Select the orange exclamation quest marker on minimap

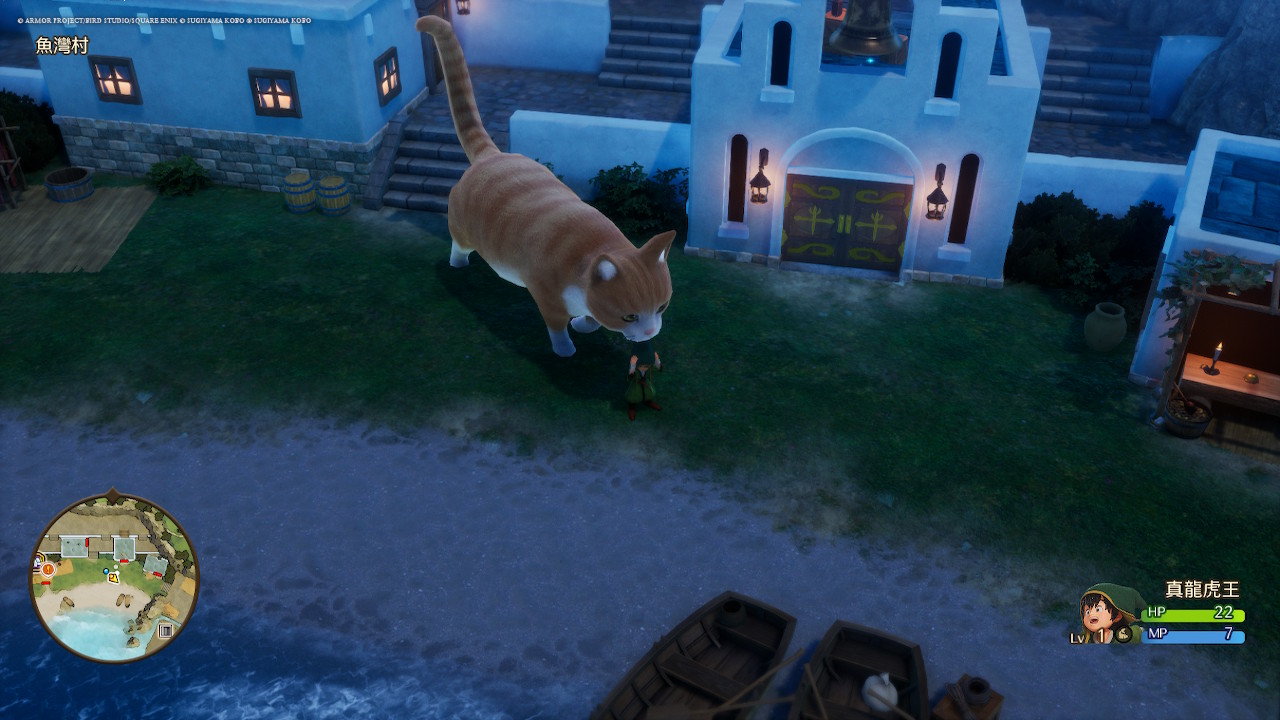pos(47,569)
